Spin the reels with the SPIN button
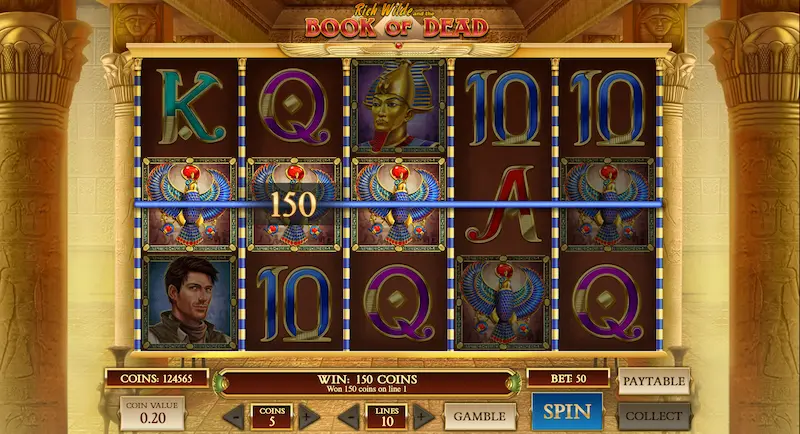 (x=567, y=413)
